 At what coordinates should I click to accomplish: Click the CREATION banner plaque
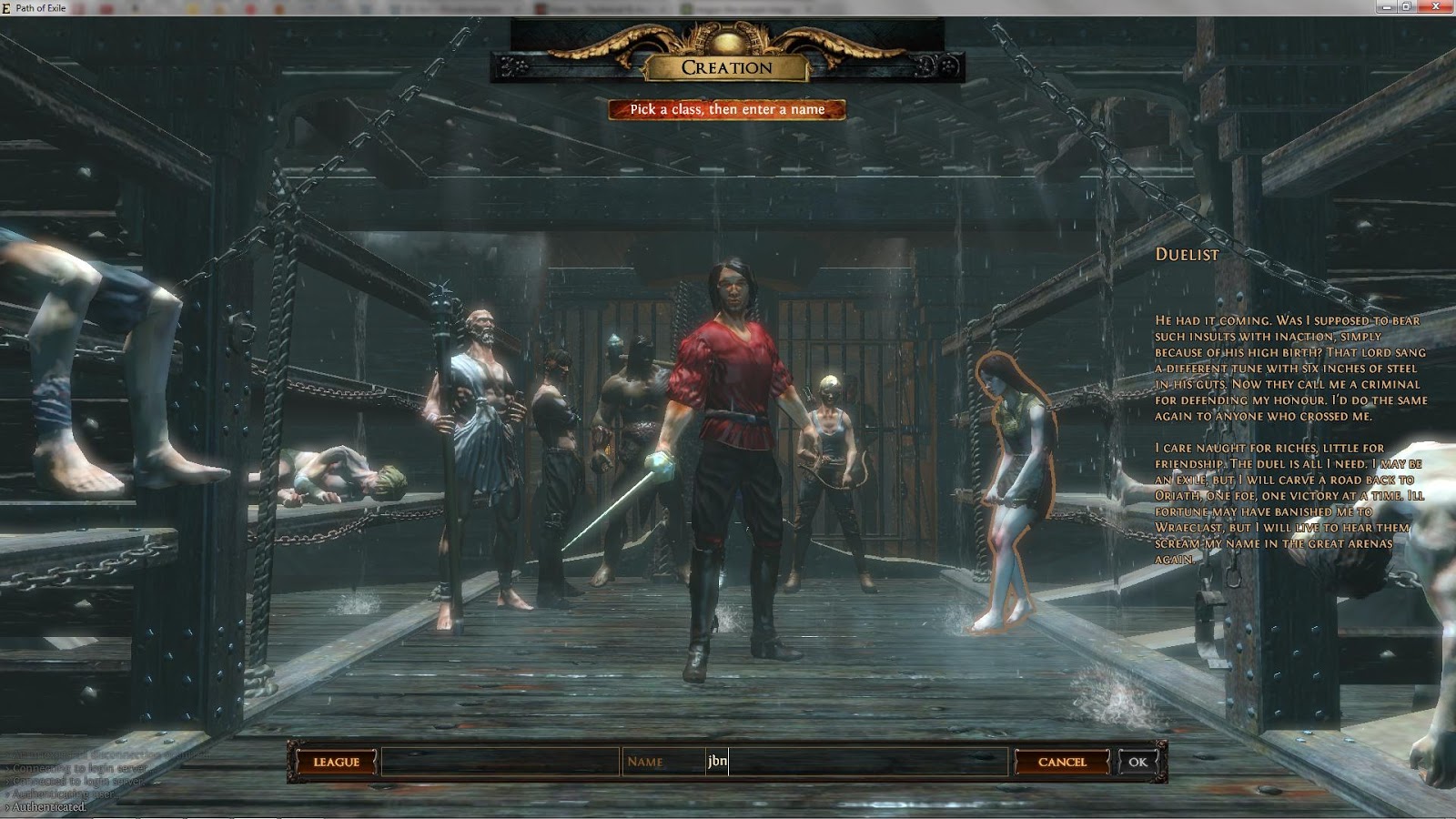click(725, 68)
